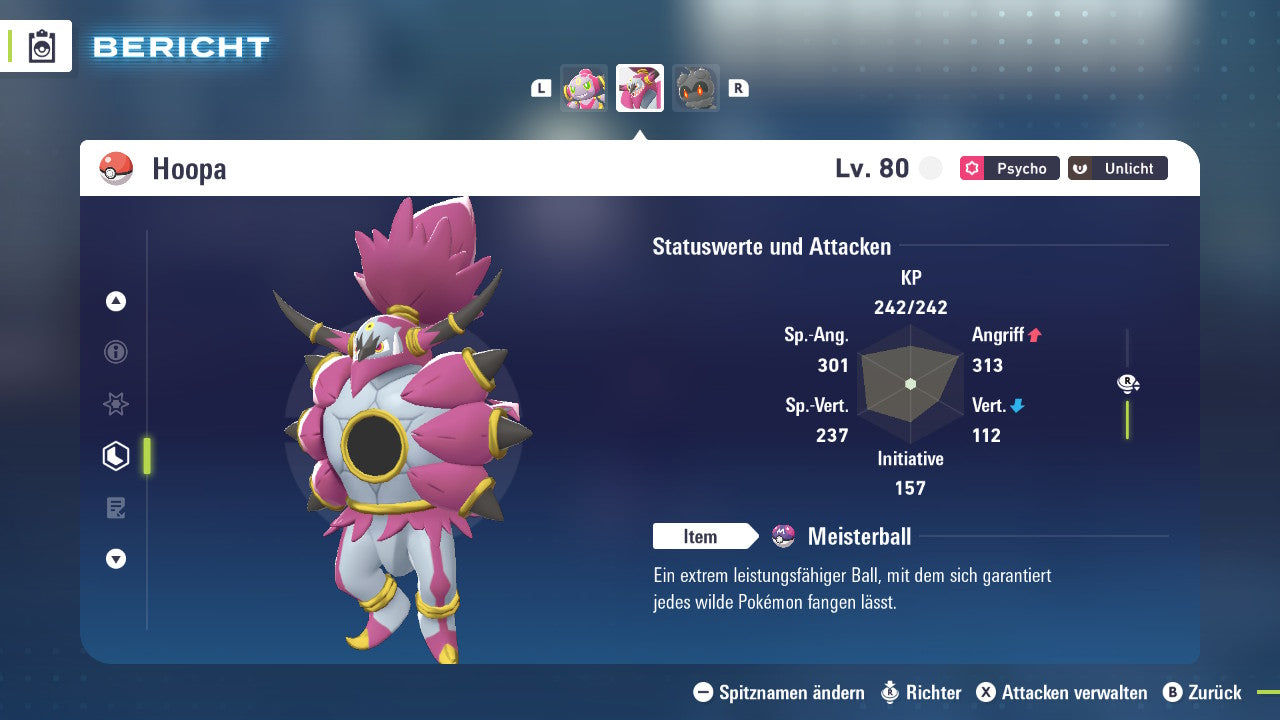Switch to the star-shaped ribbon page tab
1280x720 pixels.
[116, 404]
